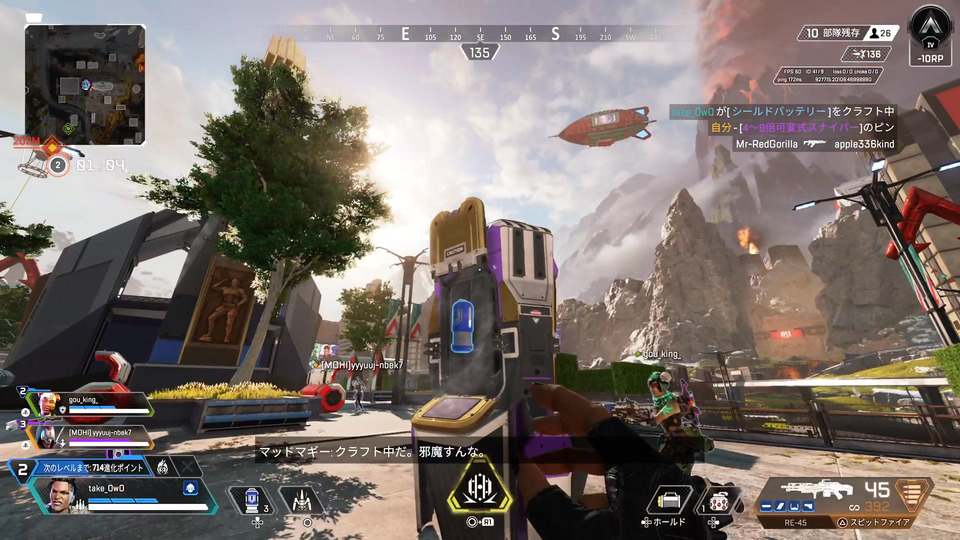
Task: Open the minimap
Action: click(x=85, y=84)
